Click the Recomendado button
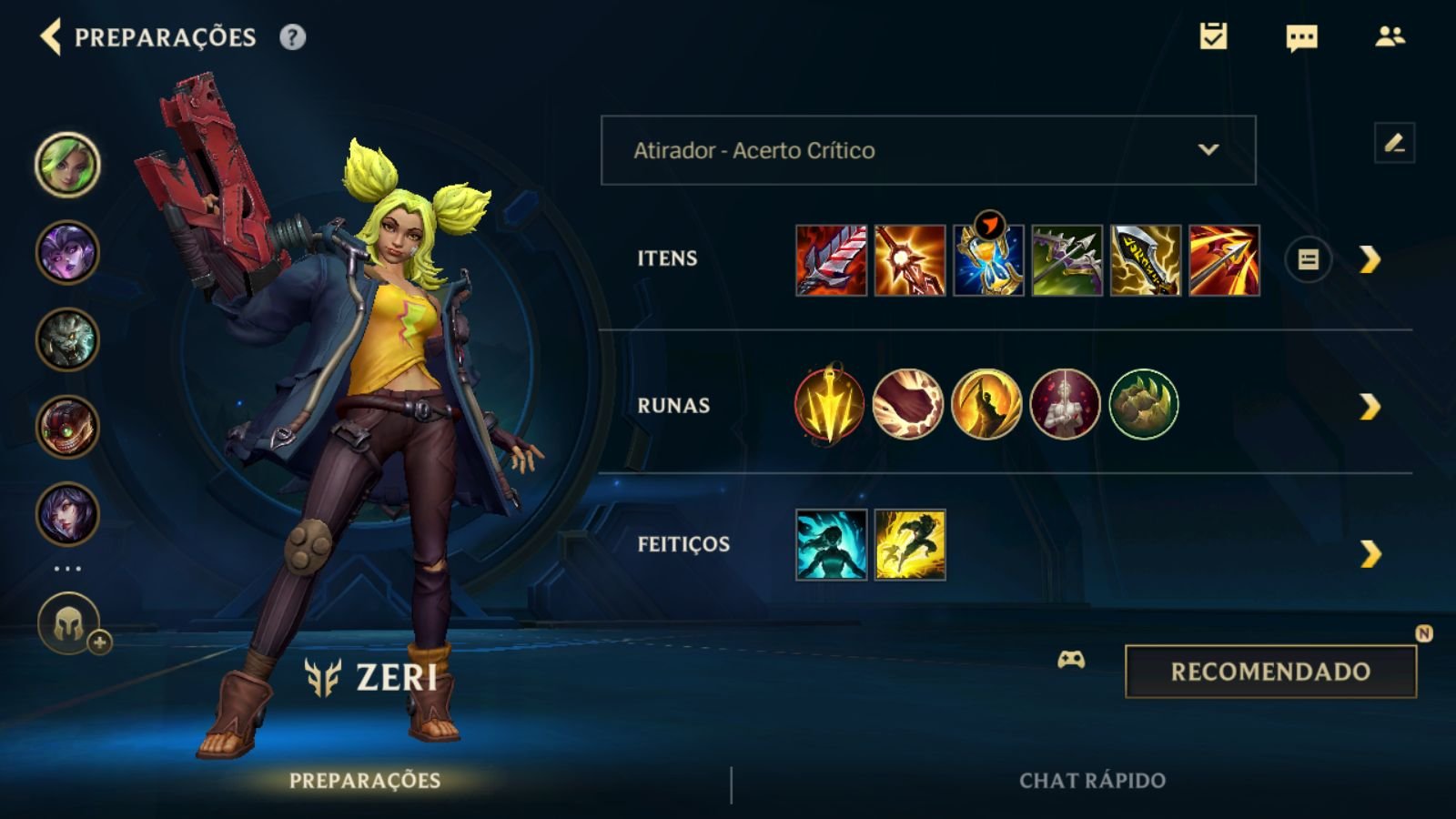Viewport: 1456px width, 819px height. tap(1270, 672)
